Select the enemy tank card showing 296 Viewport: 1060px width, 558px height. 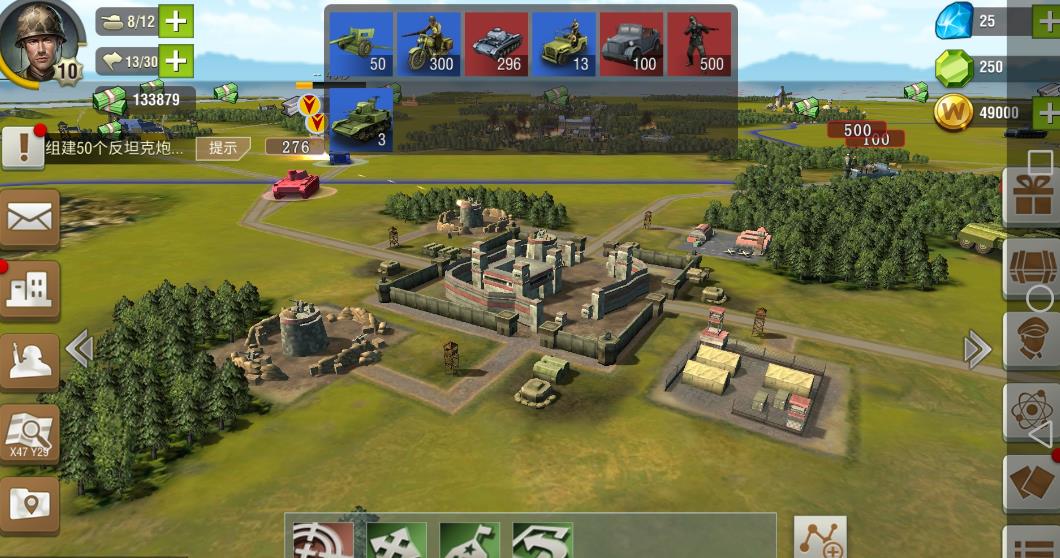[496, 44]
